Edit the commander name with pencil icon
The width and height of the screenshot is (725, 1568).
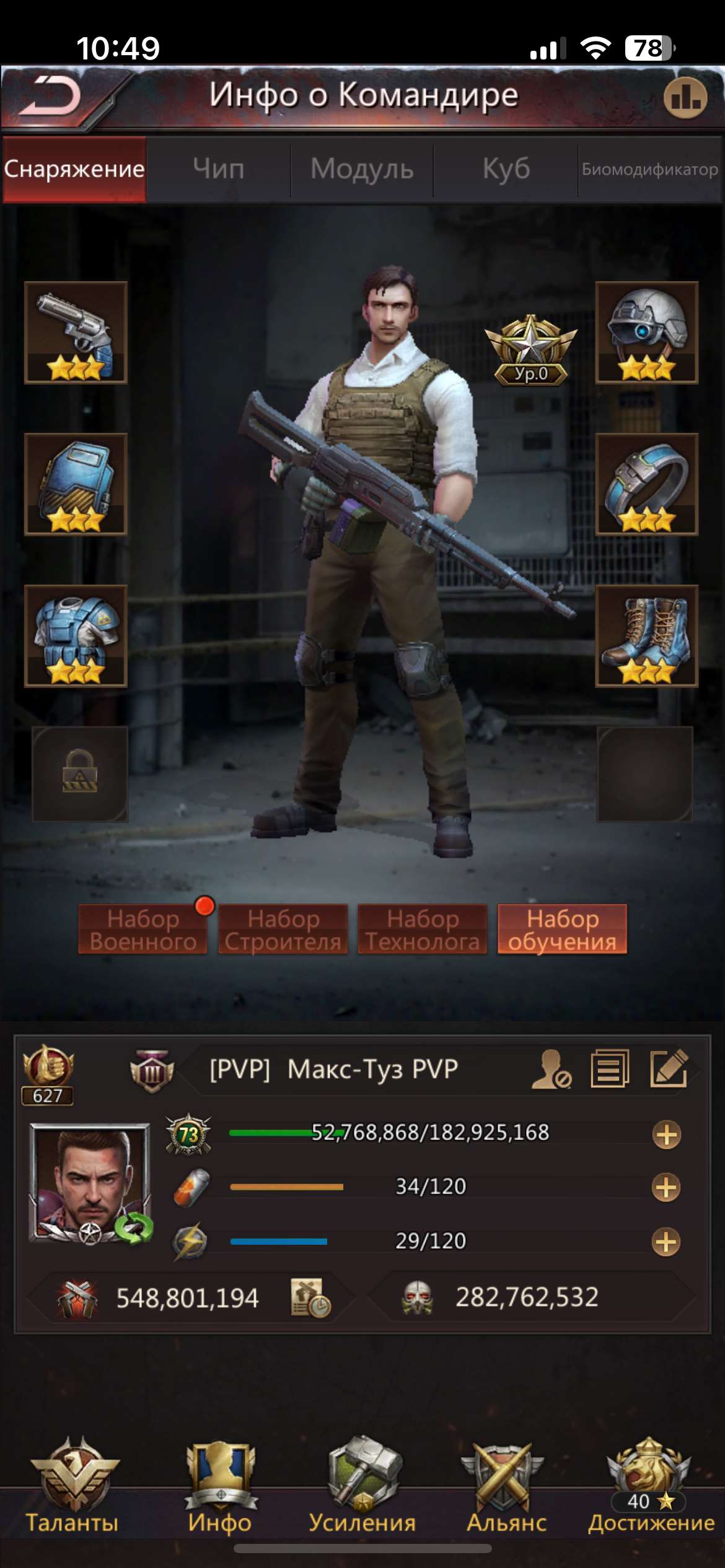point(669,1068)
